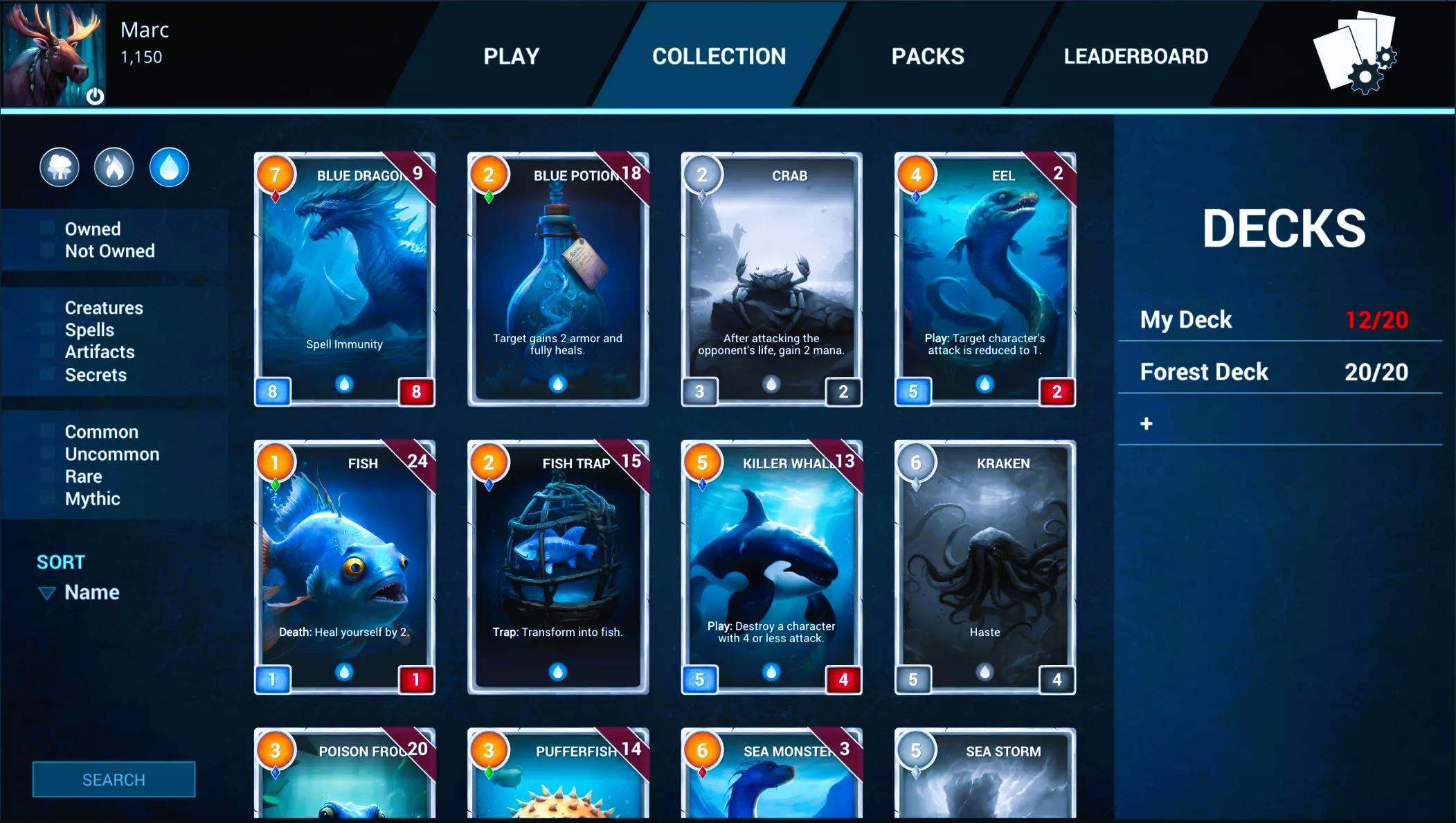
Task: Open the Name sort dropdown
Action: [x=92, y=592]
